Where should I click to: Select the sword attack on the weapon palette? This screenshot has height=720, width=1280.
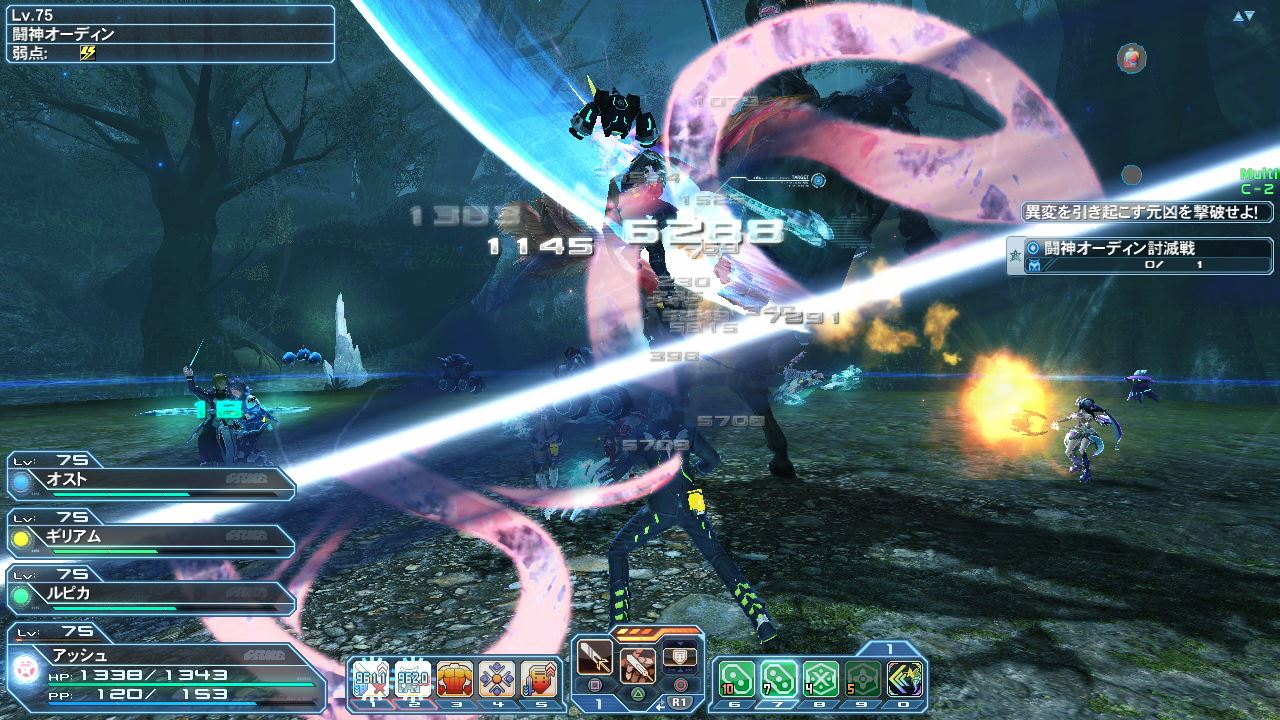tap(594, 662)
